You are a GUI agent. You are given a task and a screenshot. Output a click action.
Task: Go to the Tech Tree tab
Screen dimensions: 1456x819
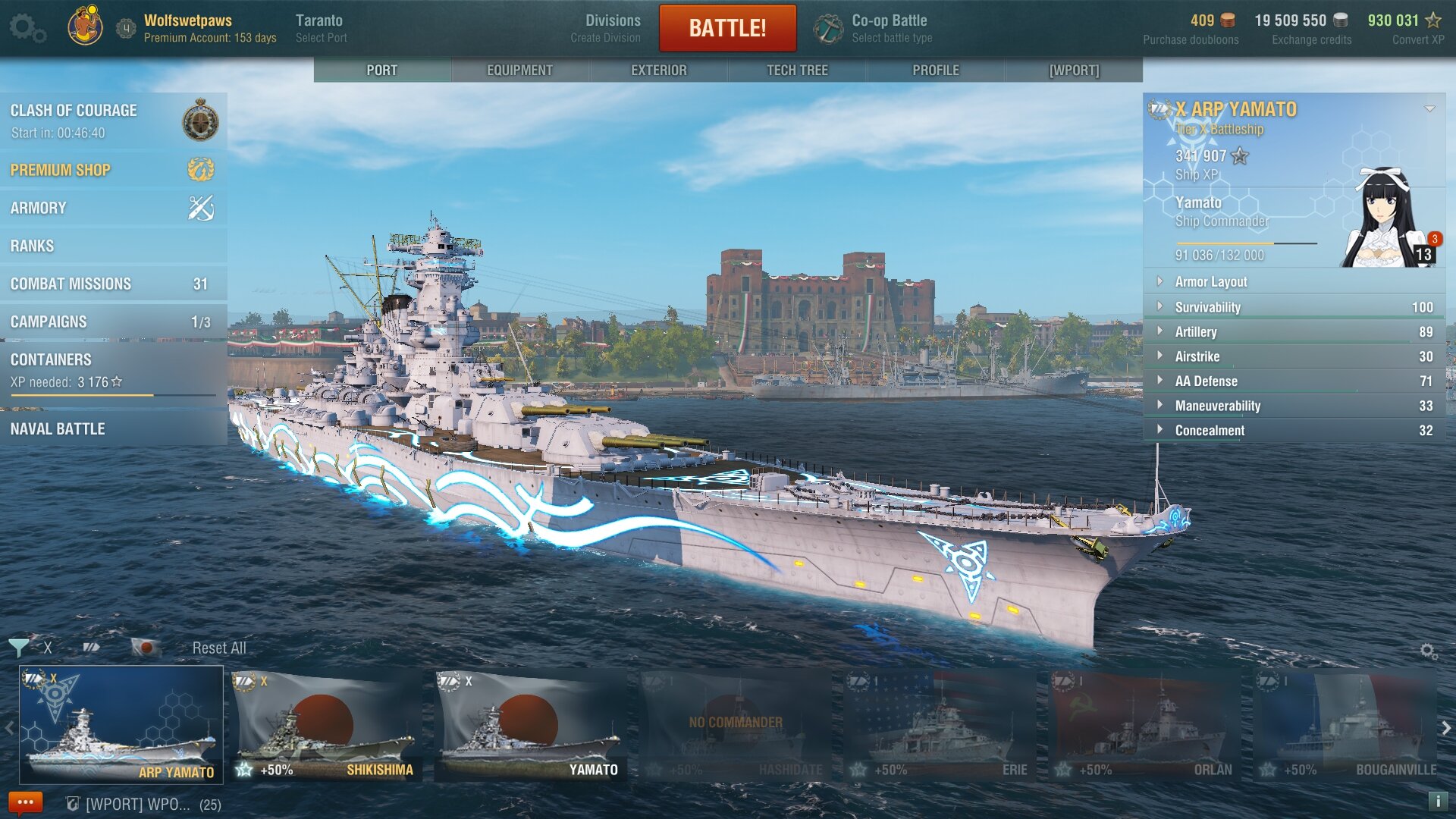[797, 70]
